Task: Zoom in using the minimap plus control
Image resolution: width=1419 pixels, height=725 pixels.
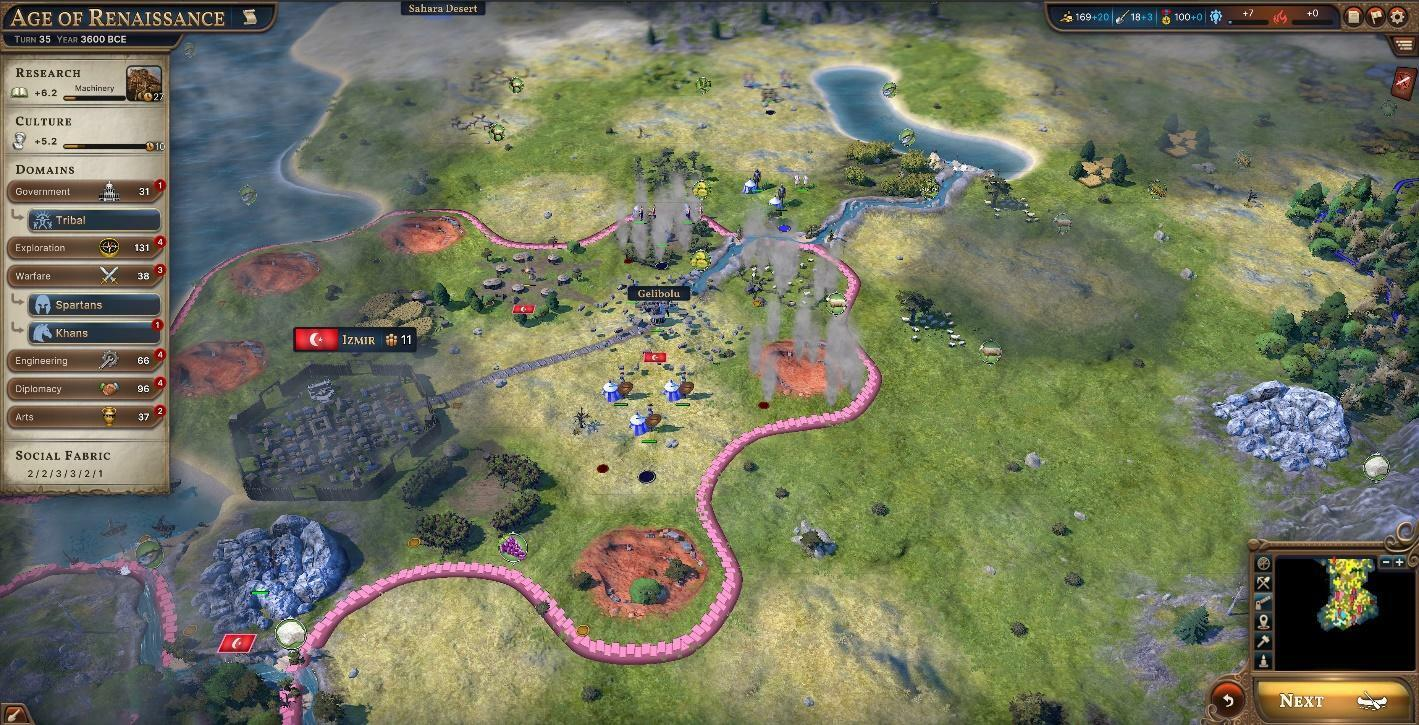Action: coord(1400,561)
